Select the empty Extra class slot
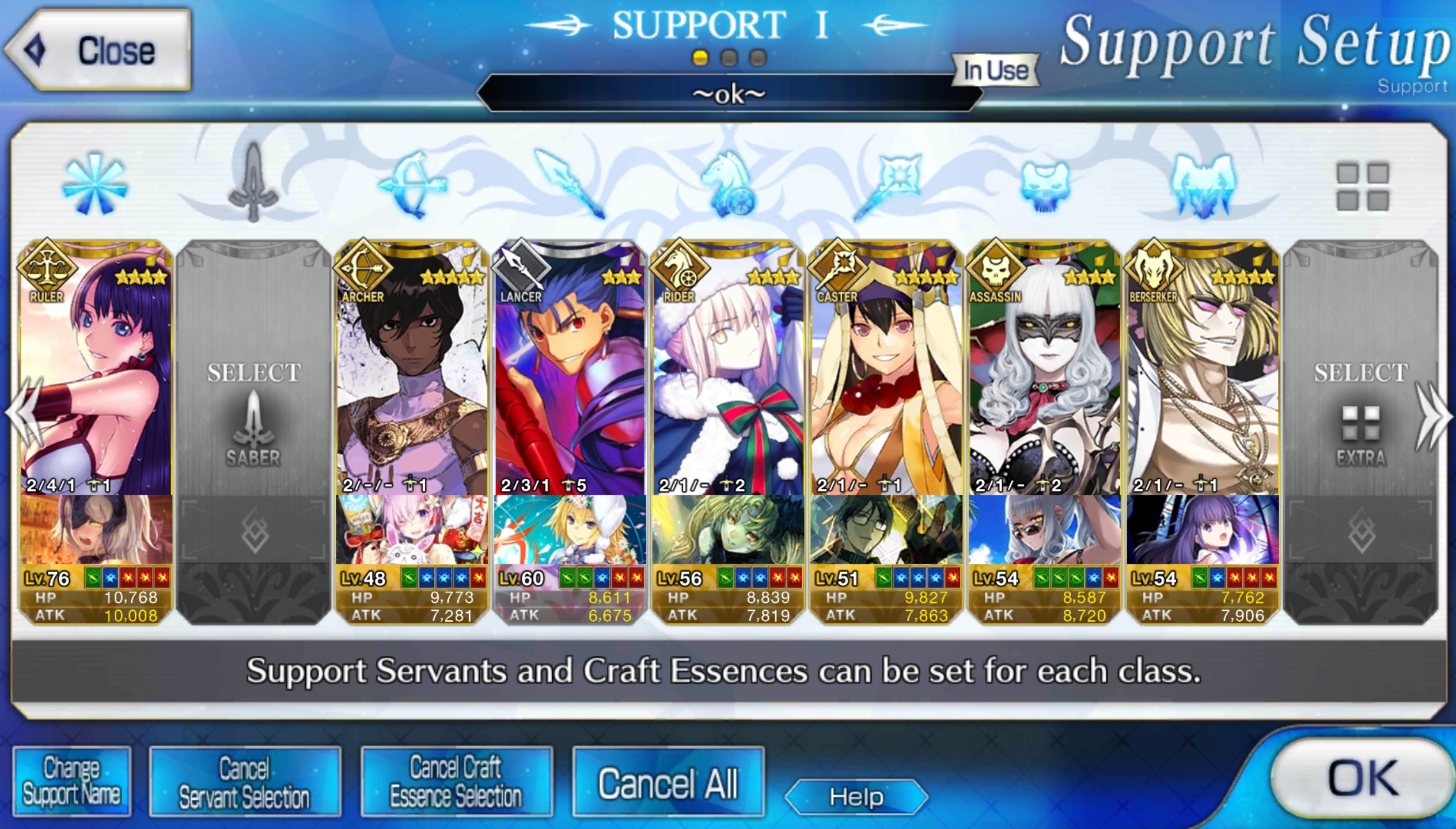The width and height of the screenshot is (1456, 829). pos(1360,403)
